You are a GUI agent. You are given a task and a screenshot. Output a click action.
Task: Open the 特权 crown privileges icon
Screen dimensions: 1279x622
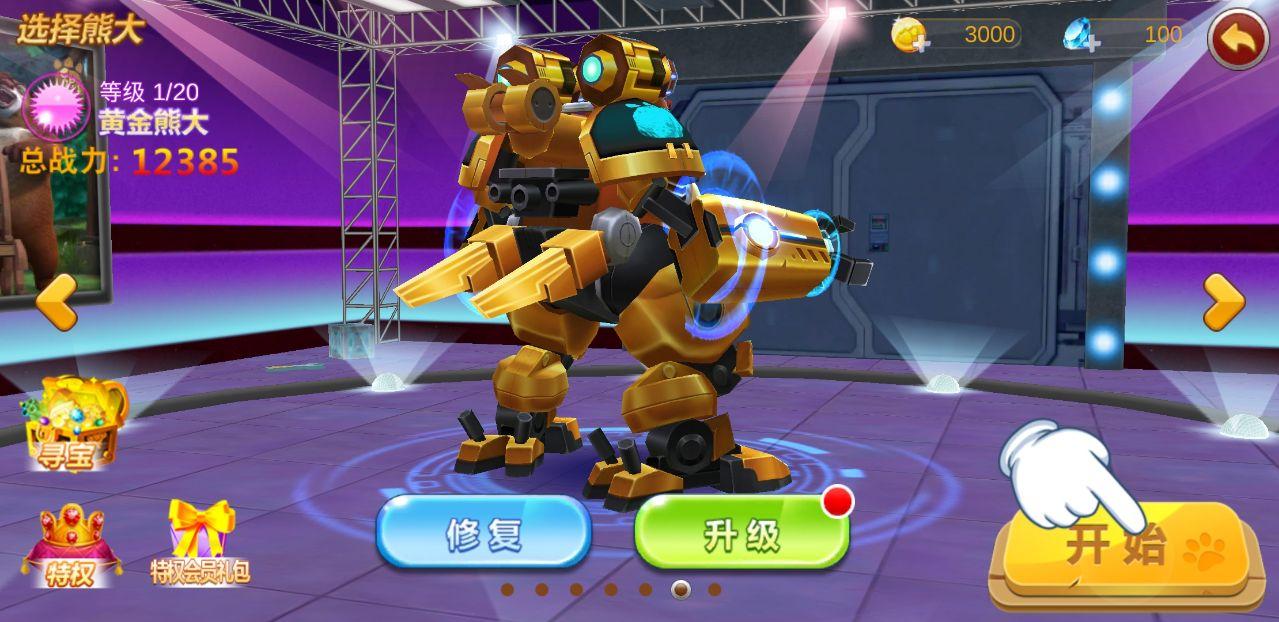(71, 545)
